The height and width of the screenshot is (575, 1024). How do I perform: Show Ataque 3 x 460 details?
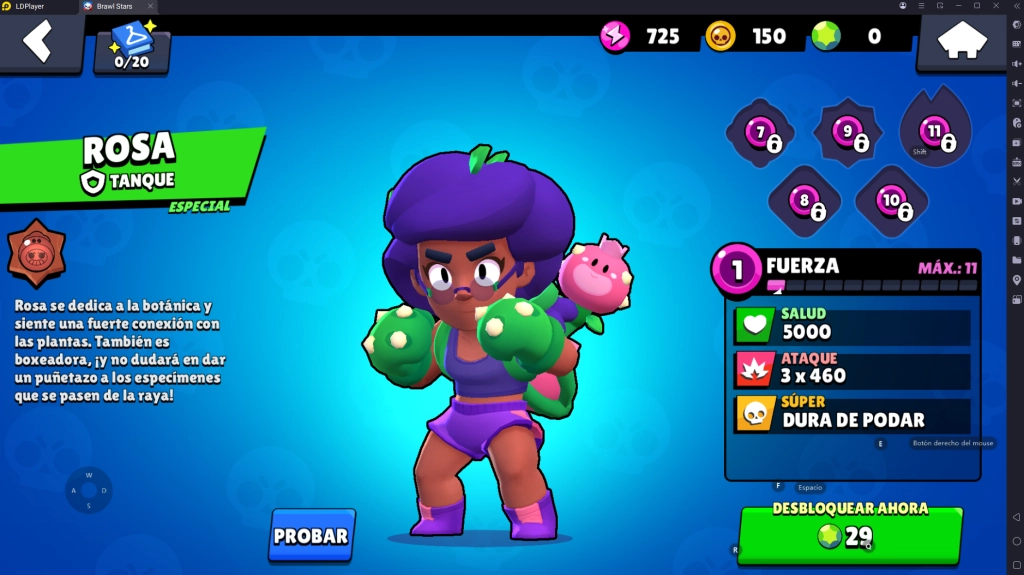(852, 370)
